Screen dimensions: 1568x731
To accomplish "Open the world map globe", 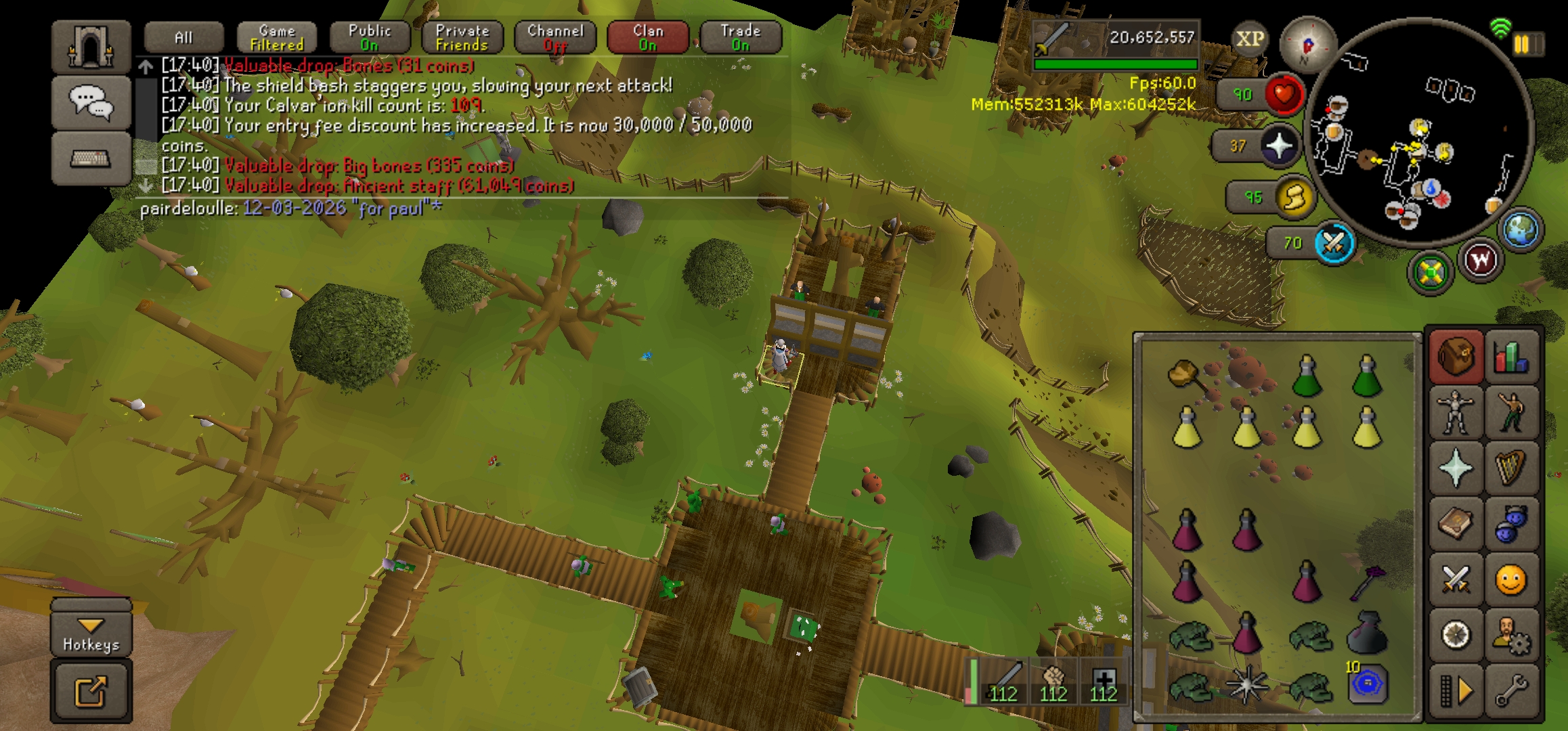I will pyautogui.click(x=1521, y=229).
